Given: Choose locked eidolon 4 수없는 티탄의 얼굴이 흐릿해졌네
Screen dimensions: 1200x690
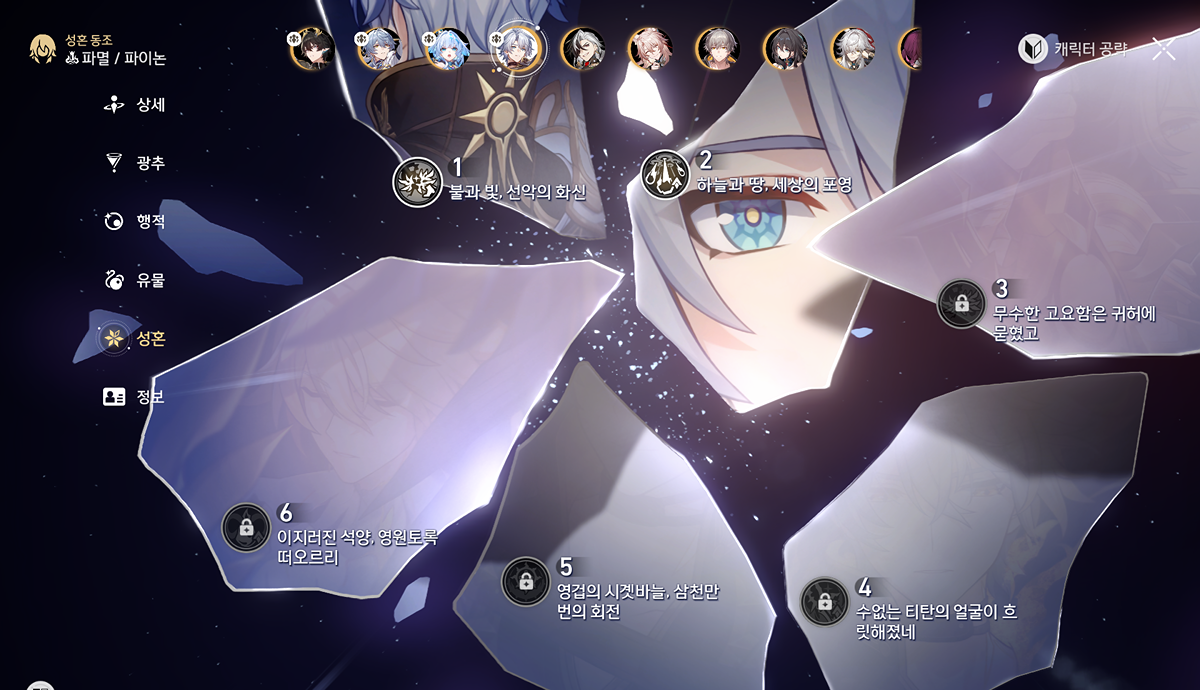Looking at the screenshot, I should point(825,602).
